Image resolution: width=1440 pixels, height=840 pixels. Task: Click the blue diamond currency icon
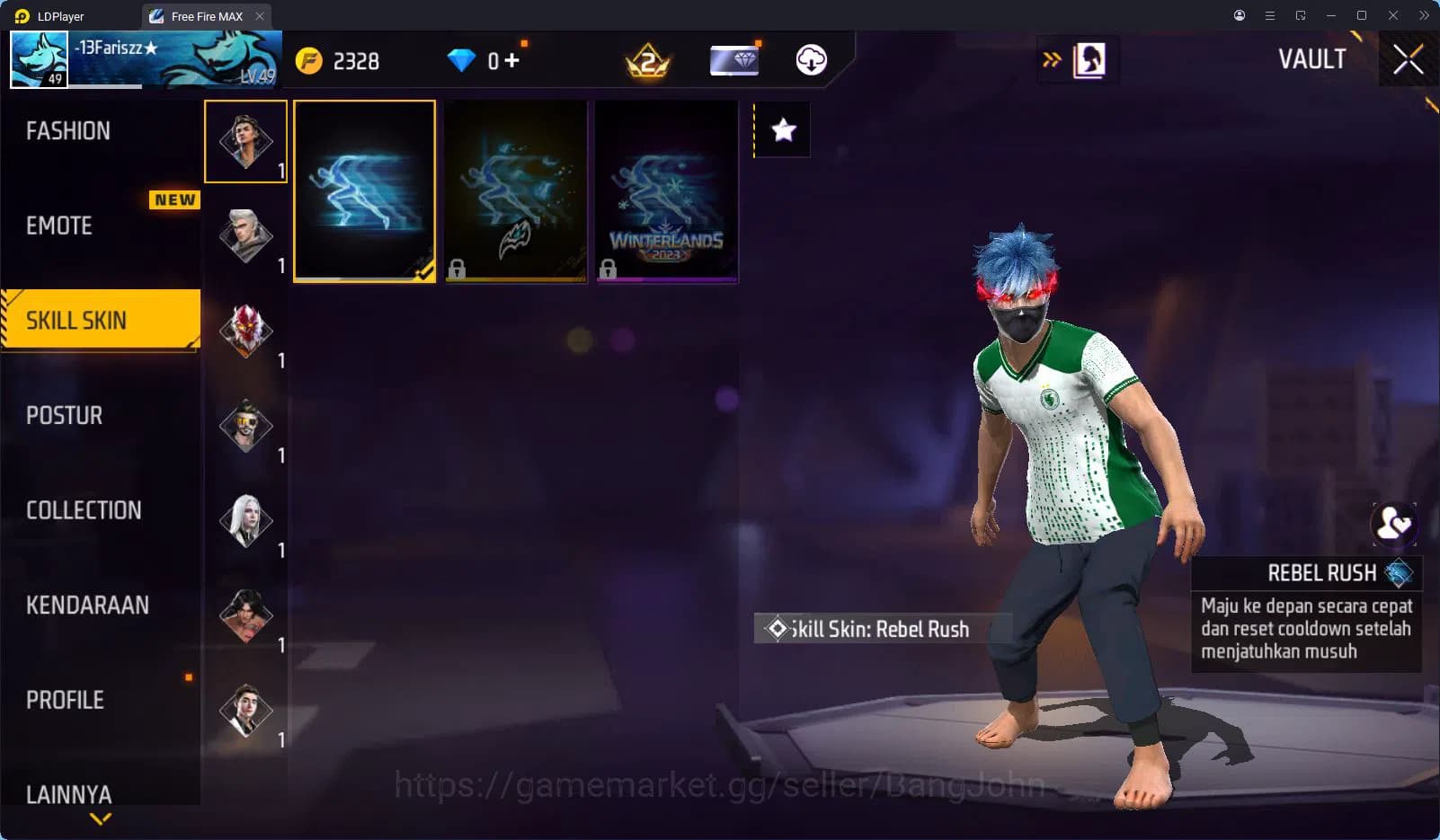461,60
